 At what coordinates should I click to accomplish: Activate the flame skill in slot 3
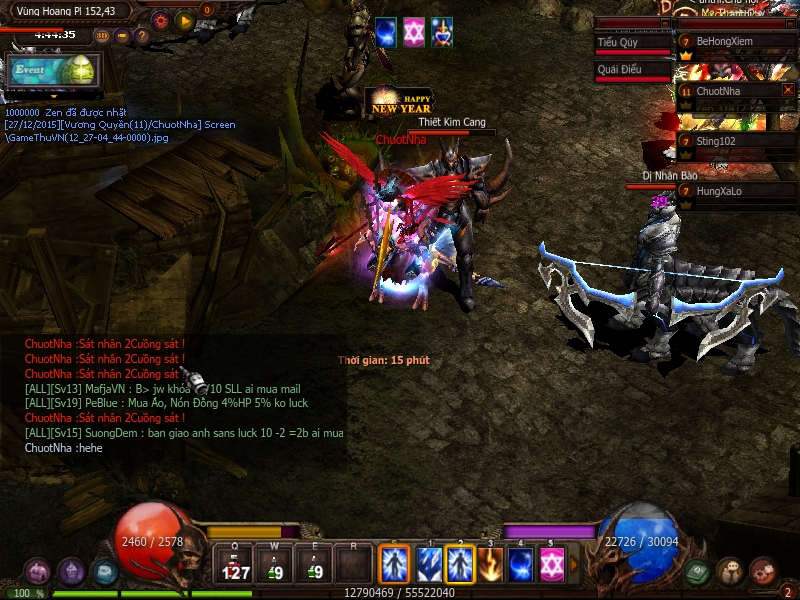pyautogui.click(x=490, y=565)
